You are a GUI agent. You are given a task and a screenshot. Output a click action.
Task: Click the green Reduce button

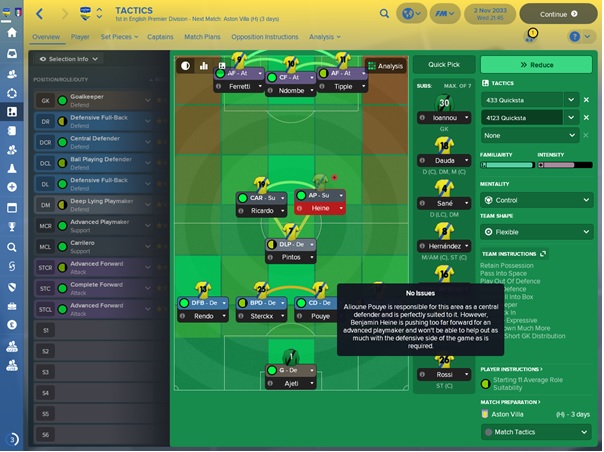coord(536,64)
